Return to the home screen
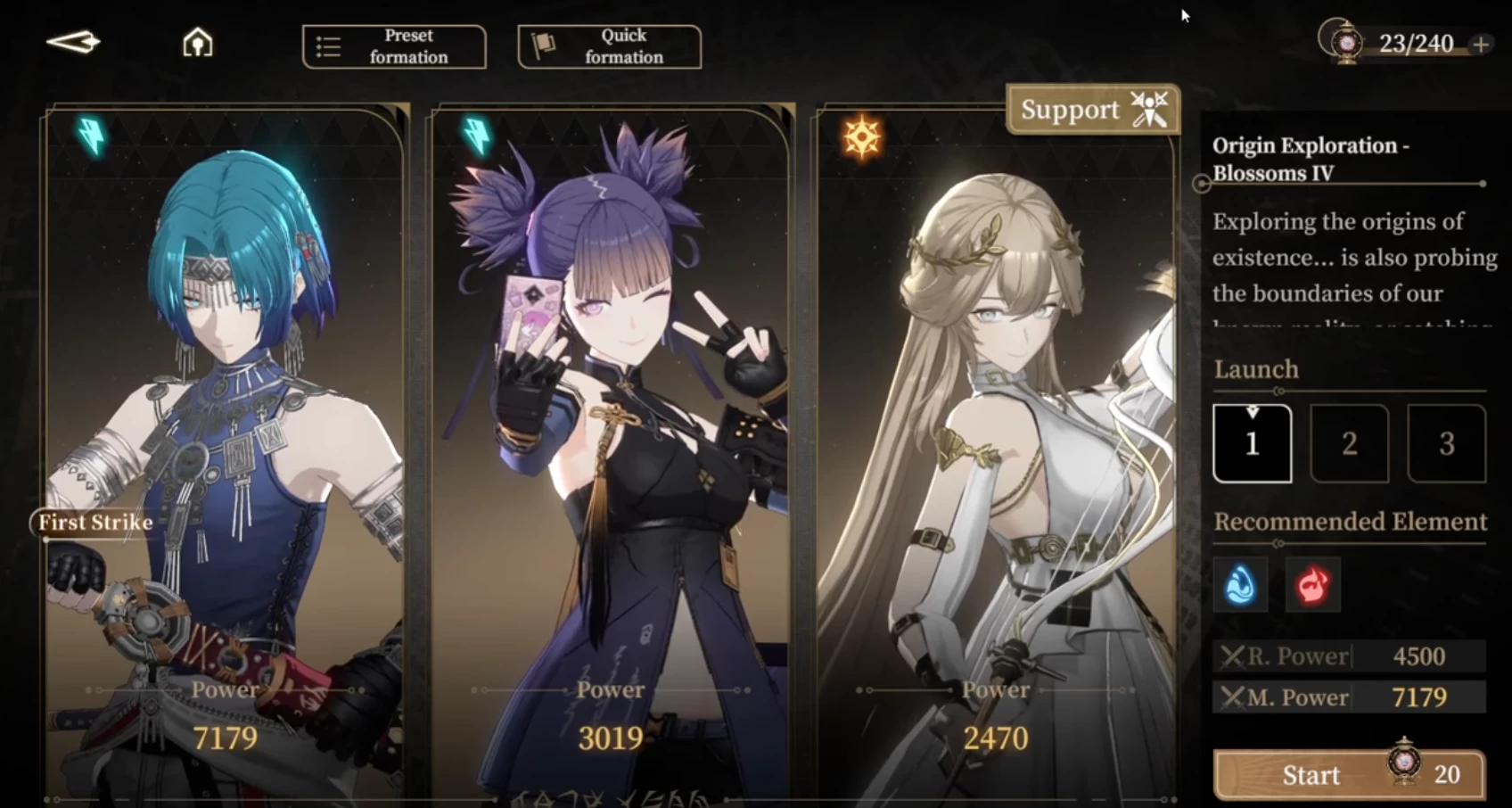 click(197, 42)
